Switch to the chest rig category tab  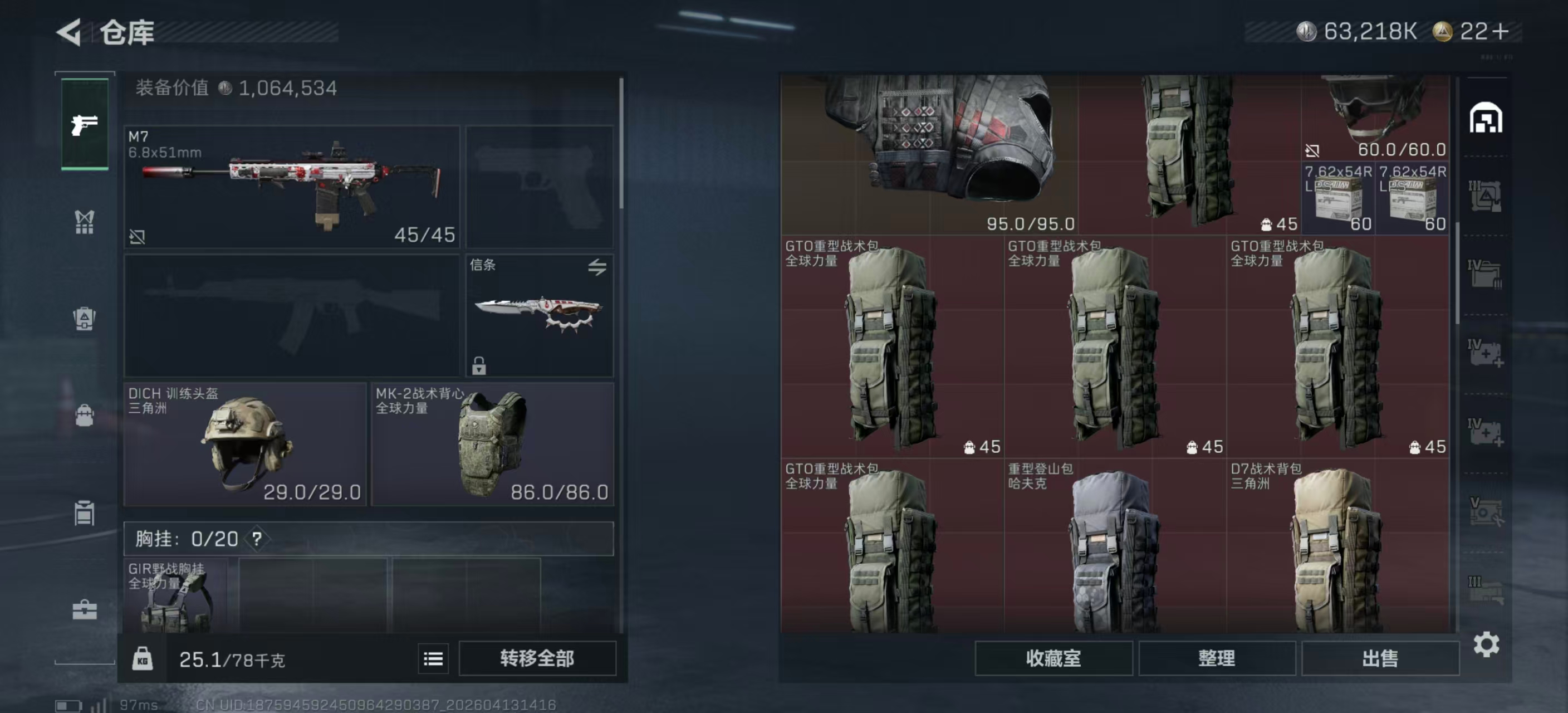[85, 222]
